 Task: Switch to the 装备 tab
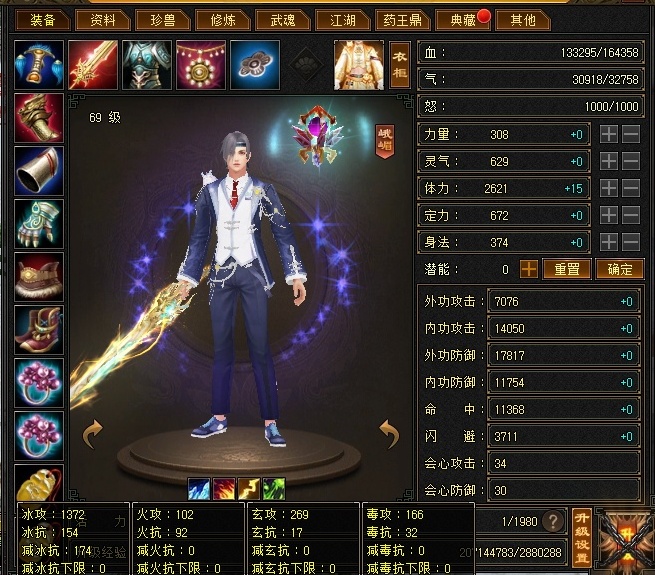[x=41, y=19]
